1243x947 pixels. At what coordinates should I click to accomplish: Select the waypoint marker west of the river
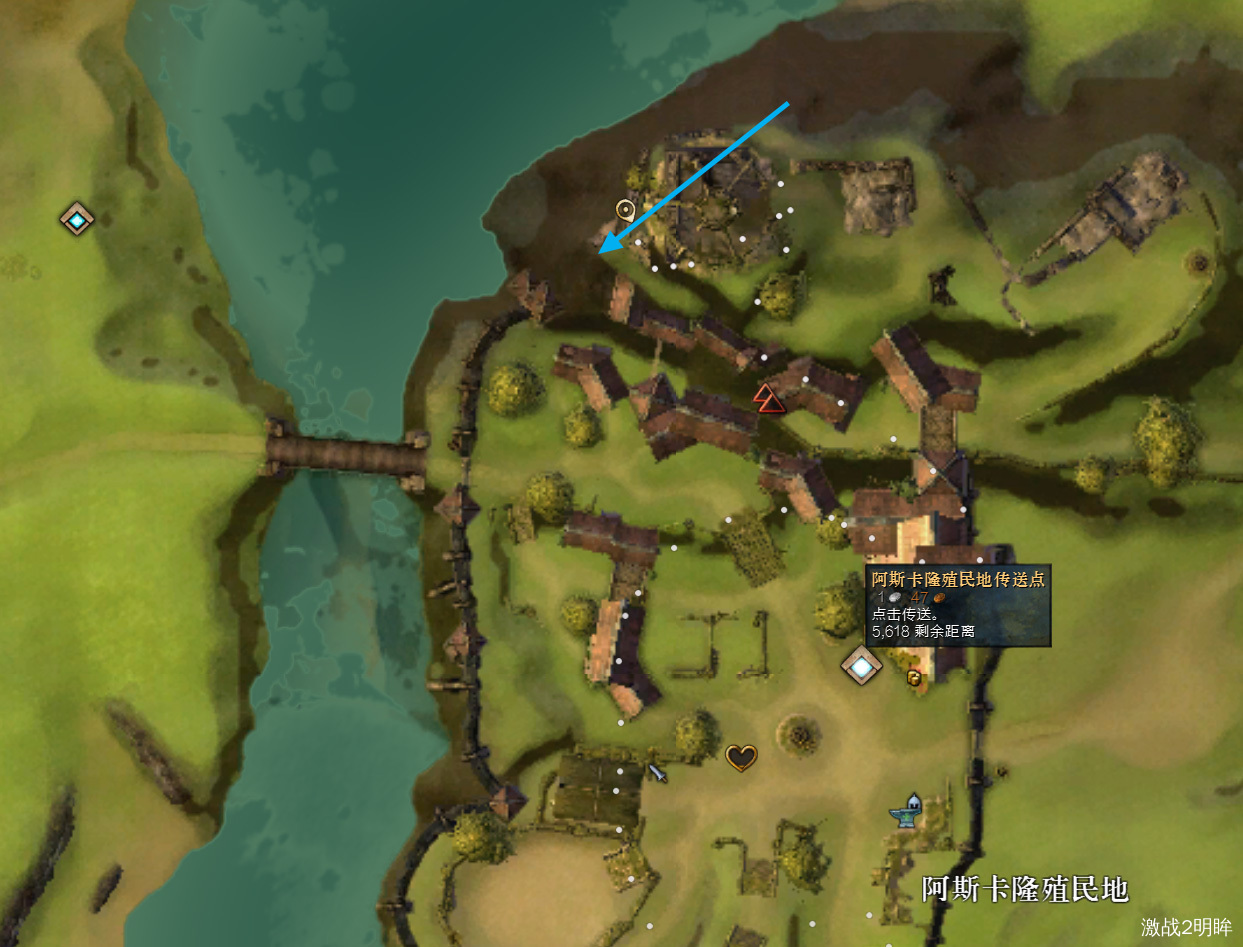[77, 218]
